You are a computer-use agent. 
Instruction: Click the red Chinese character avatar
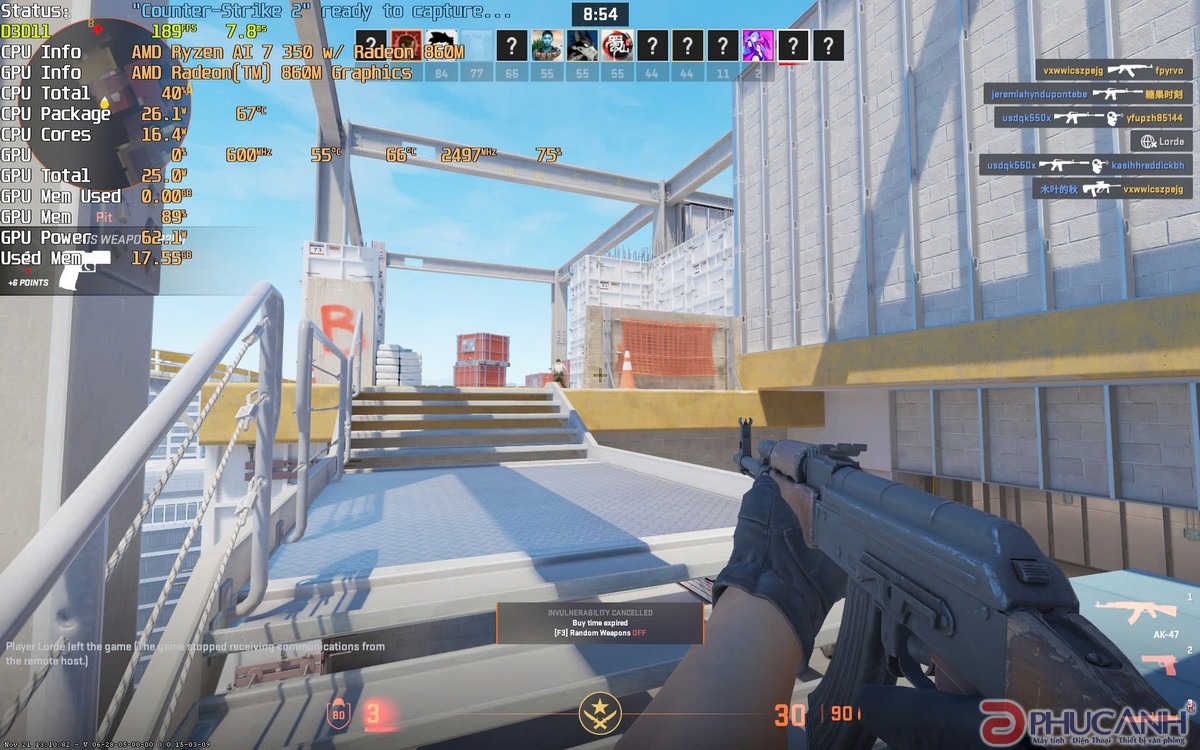[617, 45]
